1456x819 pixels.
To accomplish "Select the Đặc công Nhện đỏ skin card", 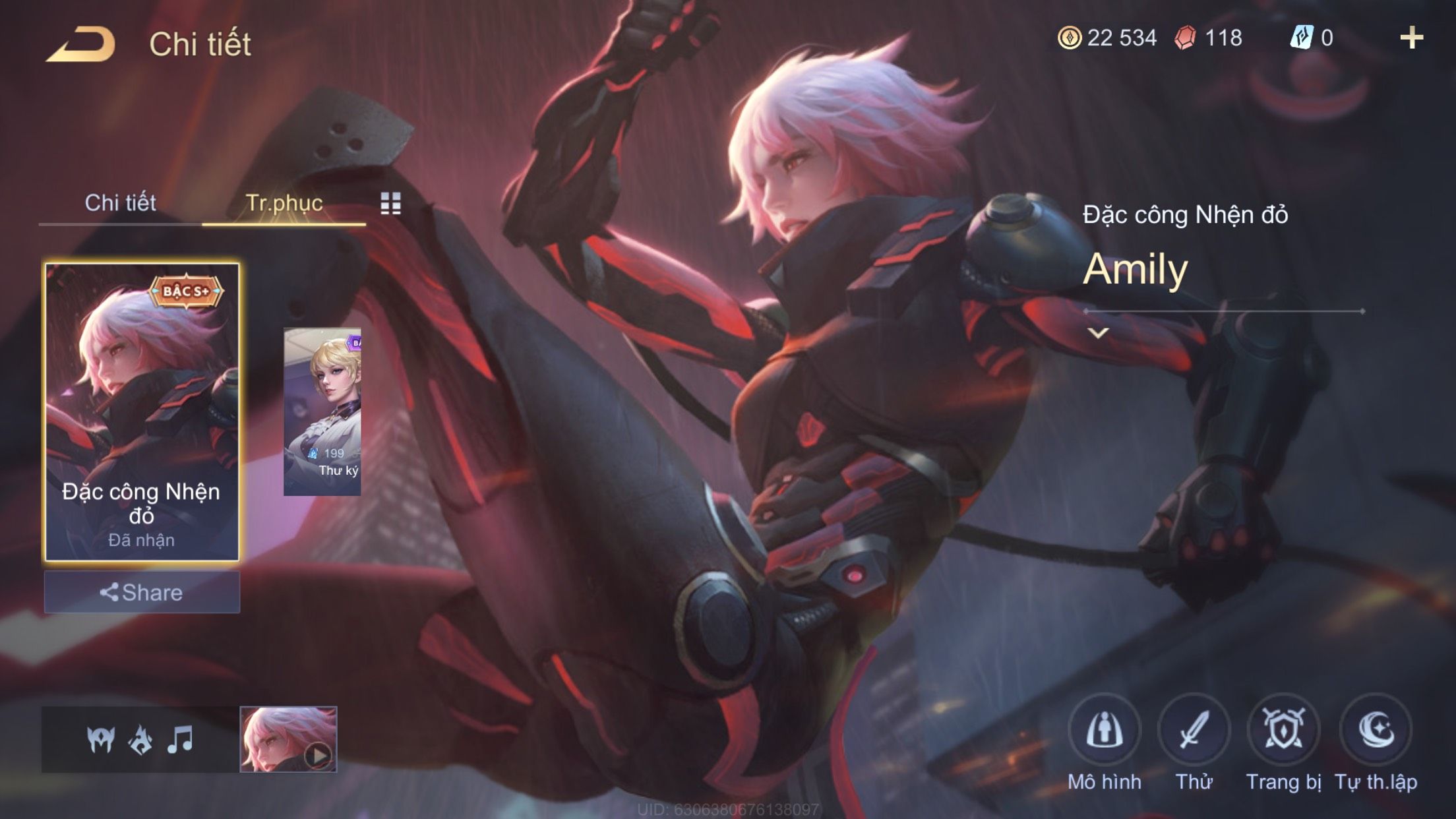I will point(142,411).
